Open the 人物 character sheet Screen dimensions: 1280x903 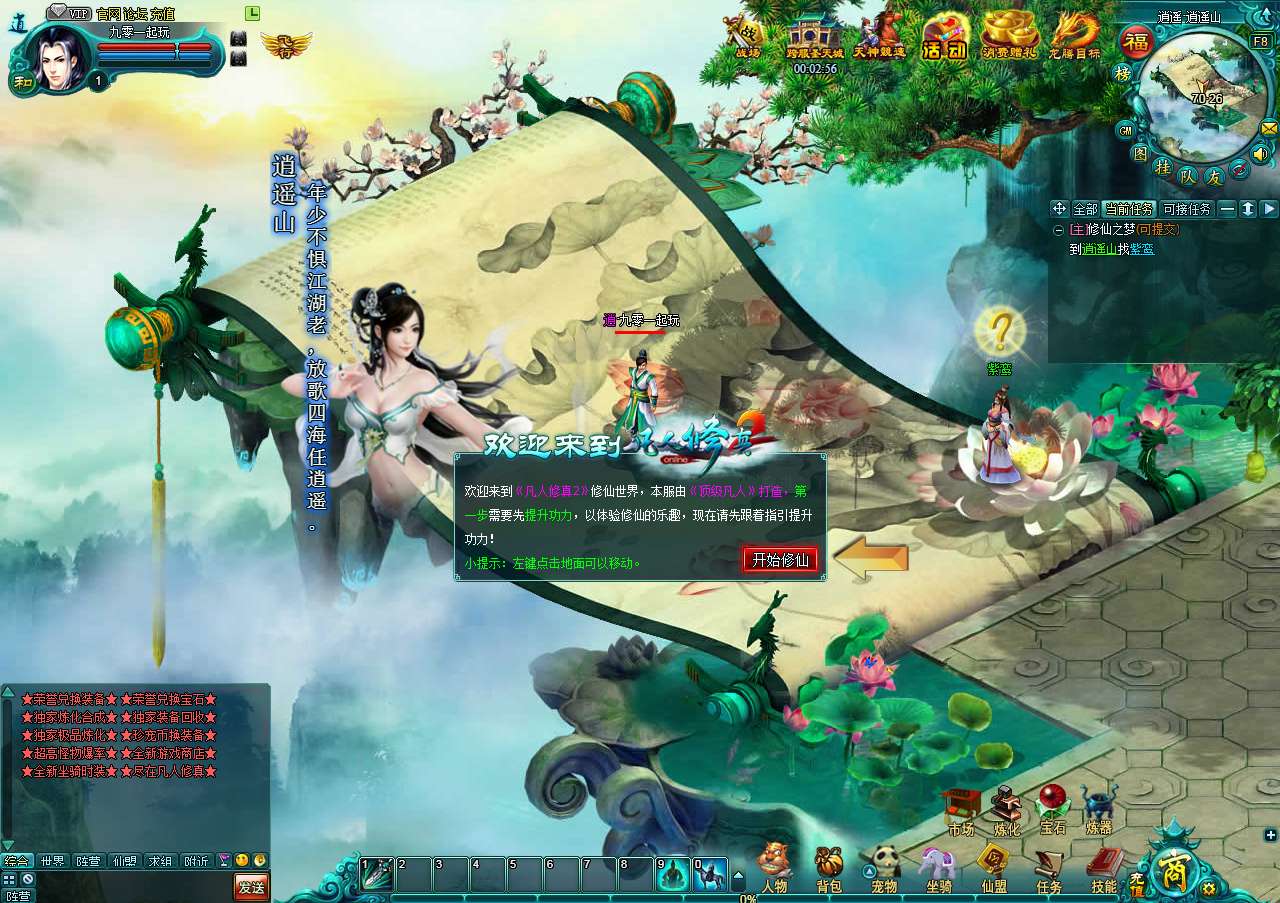pos(774,868)
